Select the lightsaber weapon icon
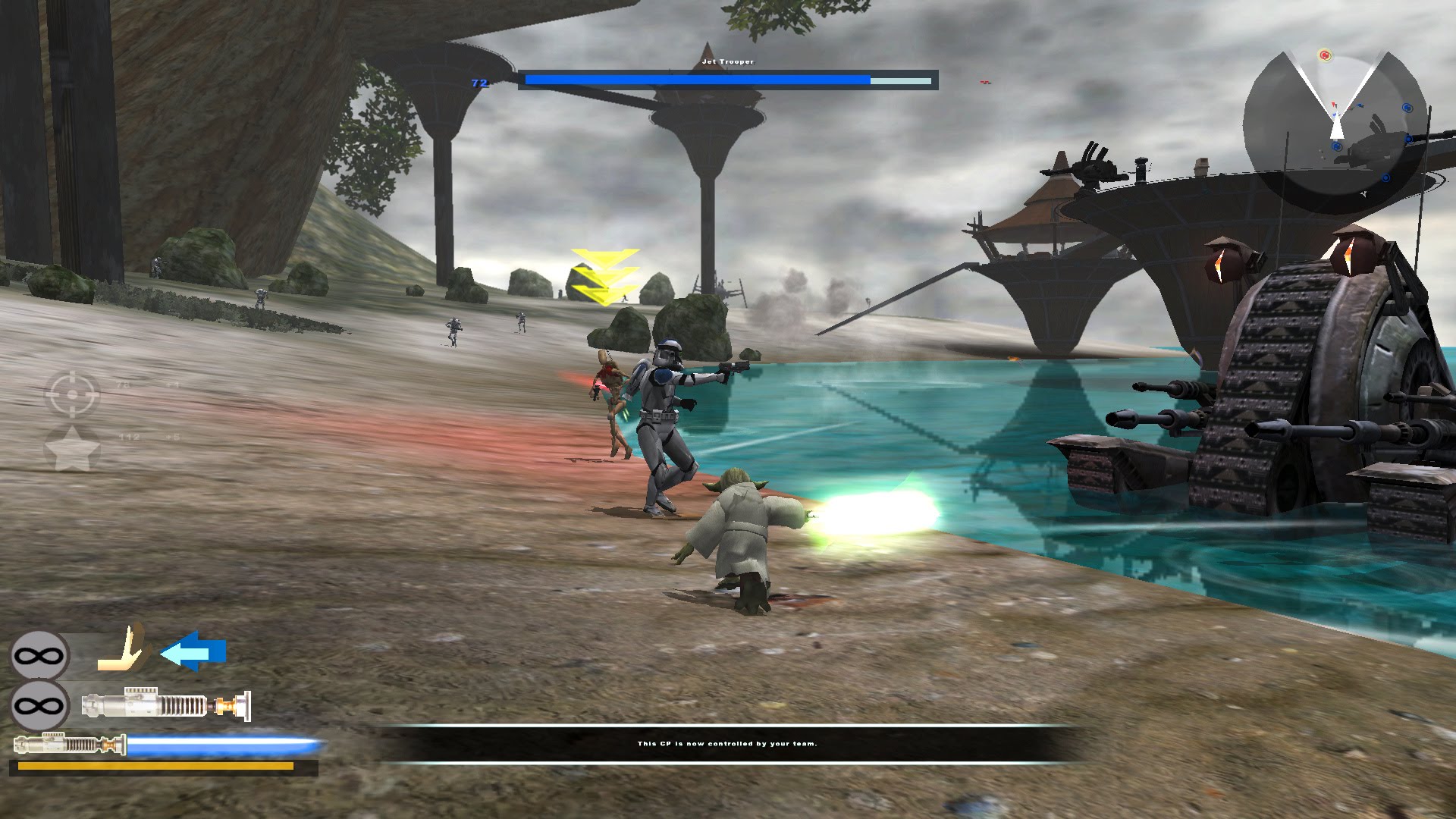This screenshot has height=819, width=1456. point(165,705)
